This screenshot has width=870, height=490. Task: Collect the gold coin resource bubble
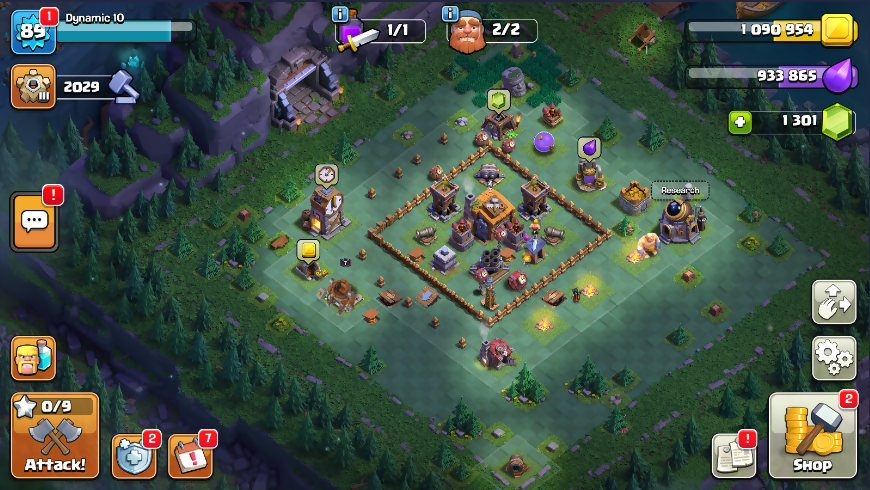pyautogui.click(x=308, y=250)
